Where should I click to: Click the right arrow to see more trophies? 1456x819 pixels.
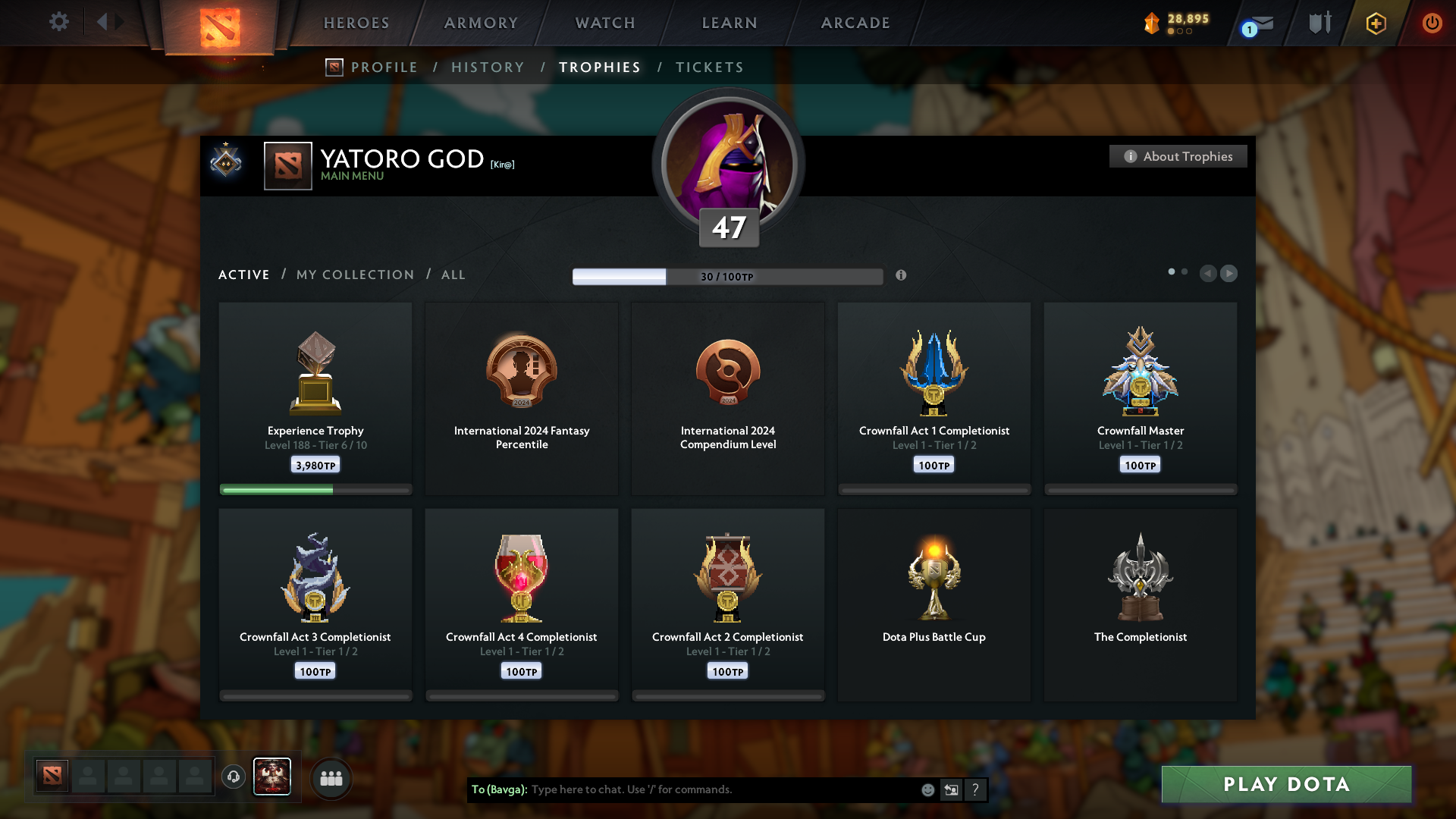tap(1229, 274)
